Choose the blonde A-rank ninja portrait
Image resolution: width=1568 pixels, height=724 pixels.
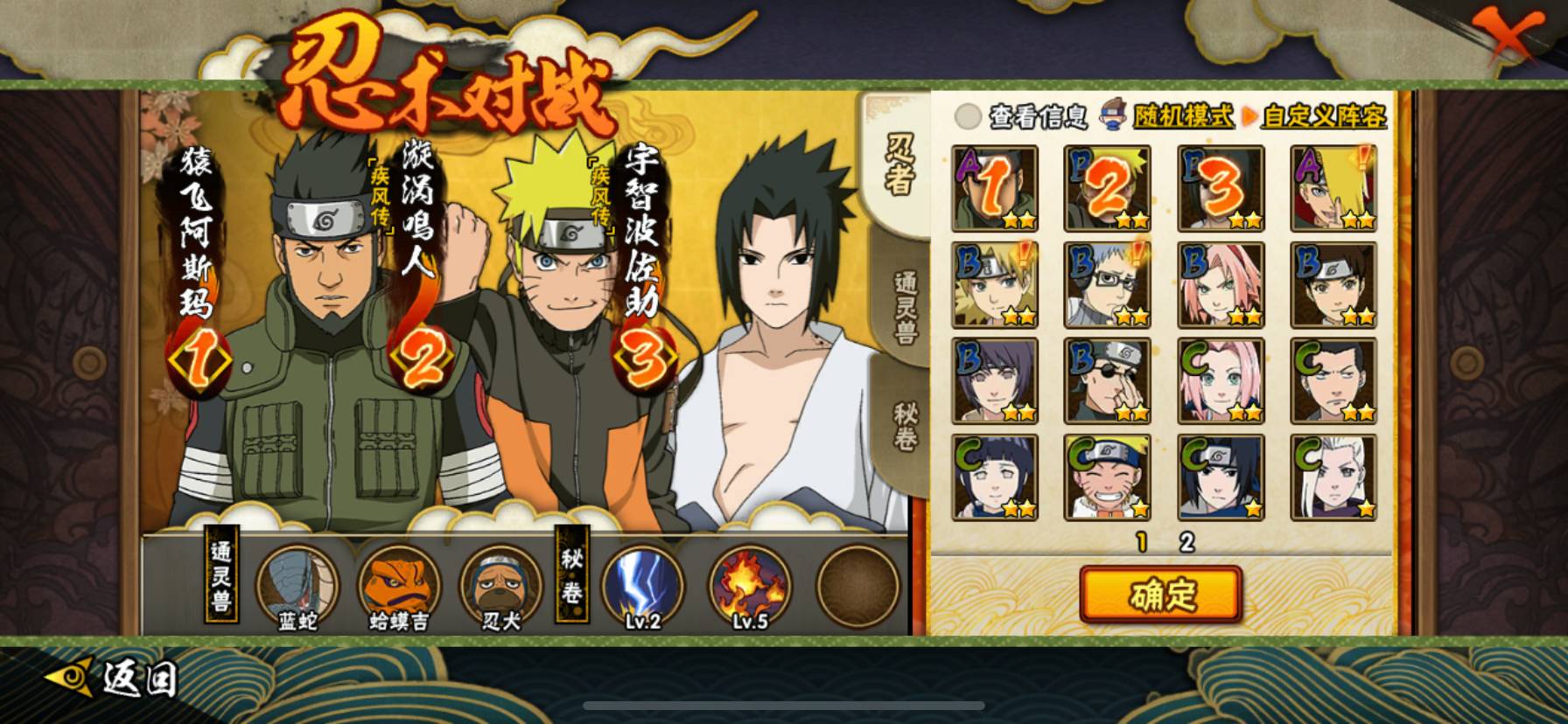pyautogui.click(x=1333, y=189)
